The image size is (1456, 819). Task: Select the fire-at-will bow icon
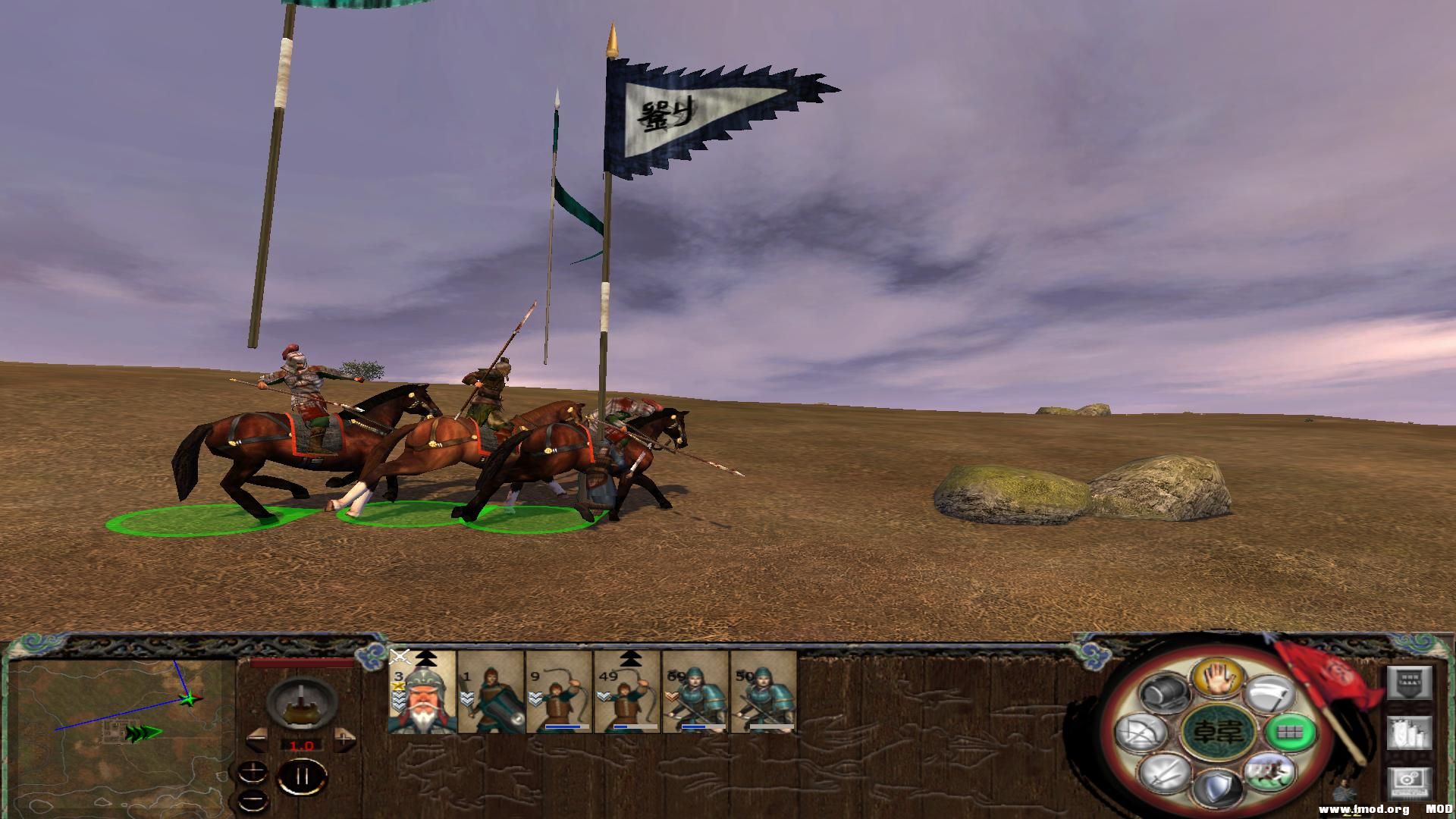pyautogui.click(x=1142, y=733)
